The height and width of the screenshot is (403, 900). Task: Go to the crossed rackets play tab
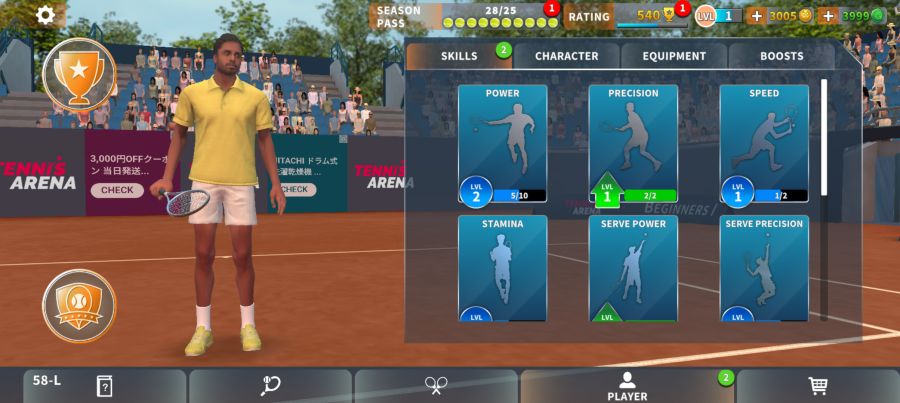pos(436,386)
